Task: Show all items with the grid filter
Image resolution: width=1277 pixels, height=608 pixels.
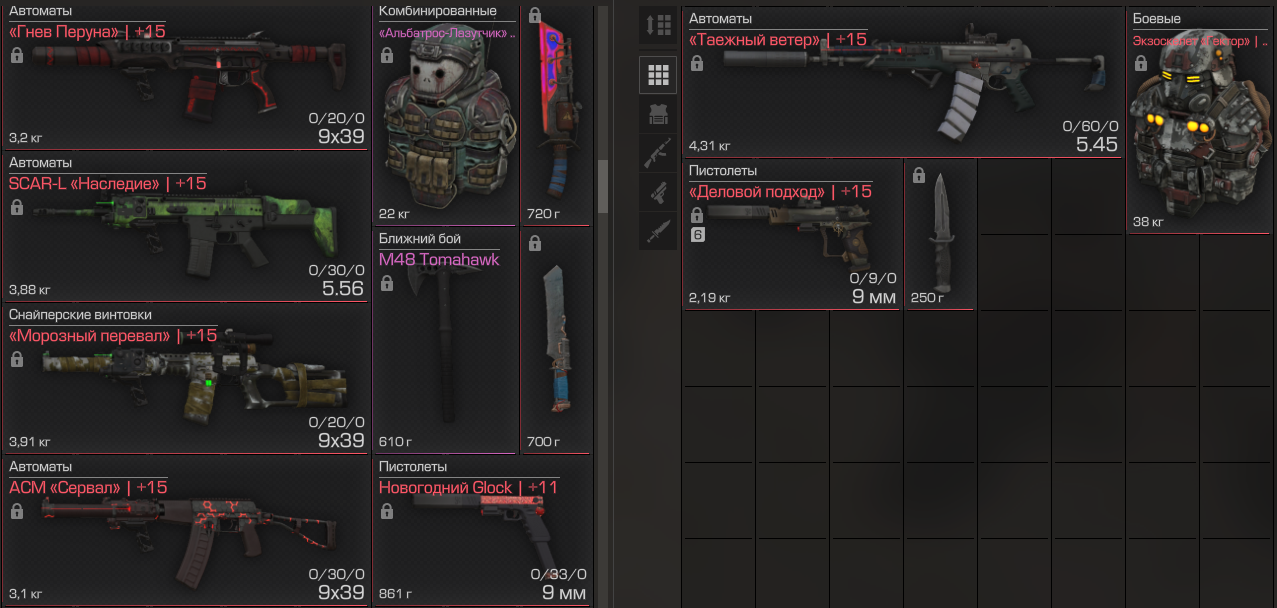Action: [x=657, y=74]
